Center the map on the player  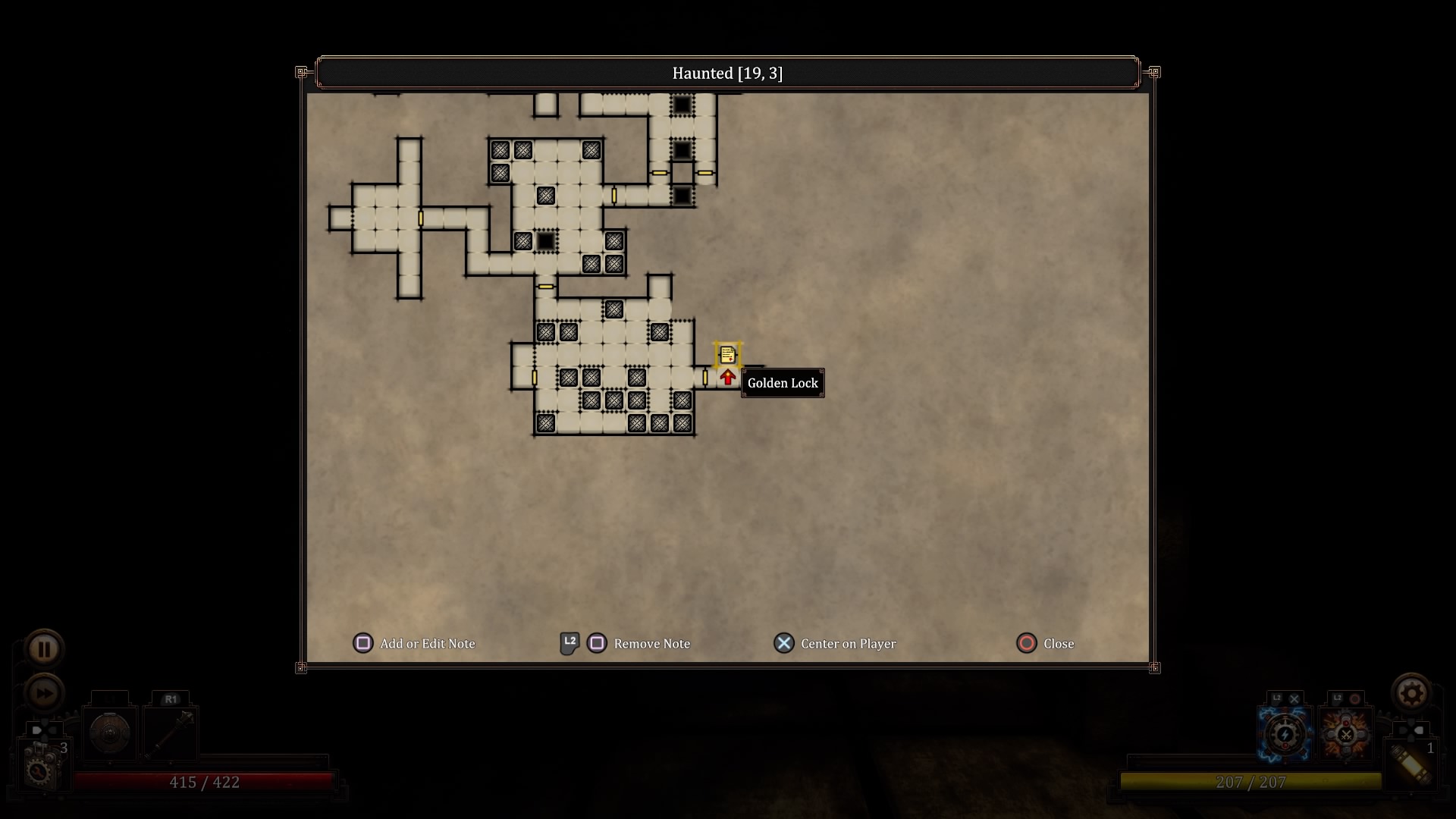click(x=835, y=644)
